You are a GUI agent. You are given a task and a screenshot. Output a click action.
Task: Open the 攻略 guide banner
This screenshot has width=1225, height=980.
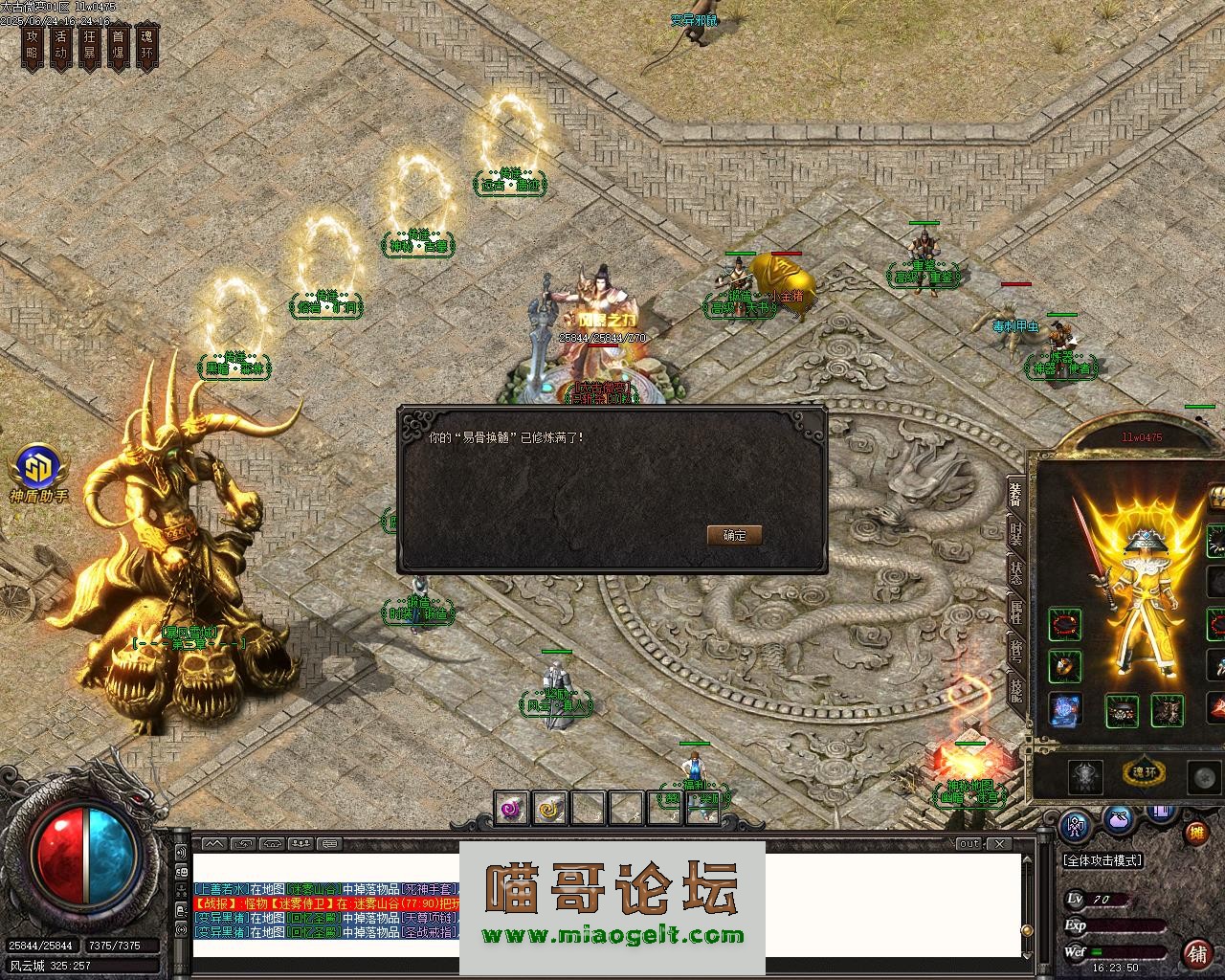tap(33, 46)
